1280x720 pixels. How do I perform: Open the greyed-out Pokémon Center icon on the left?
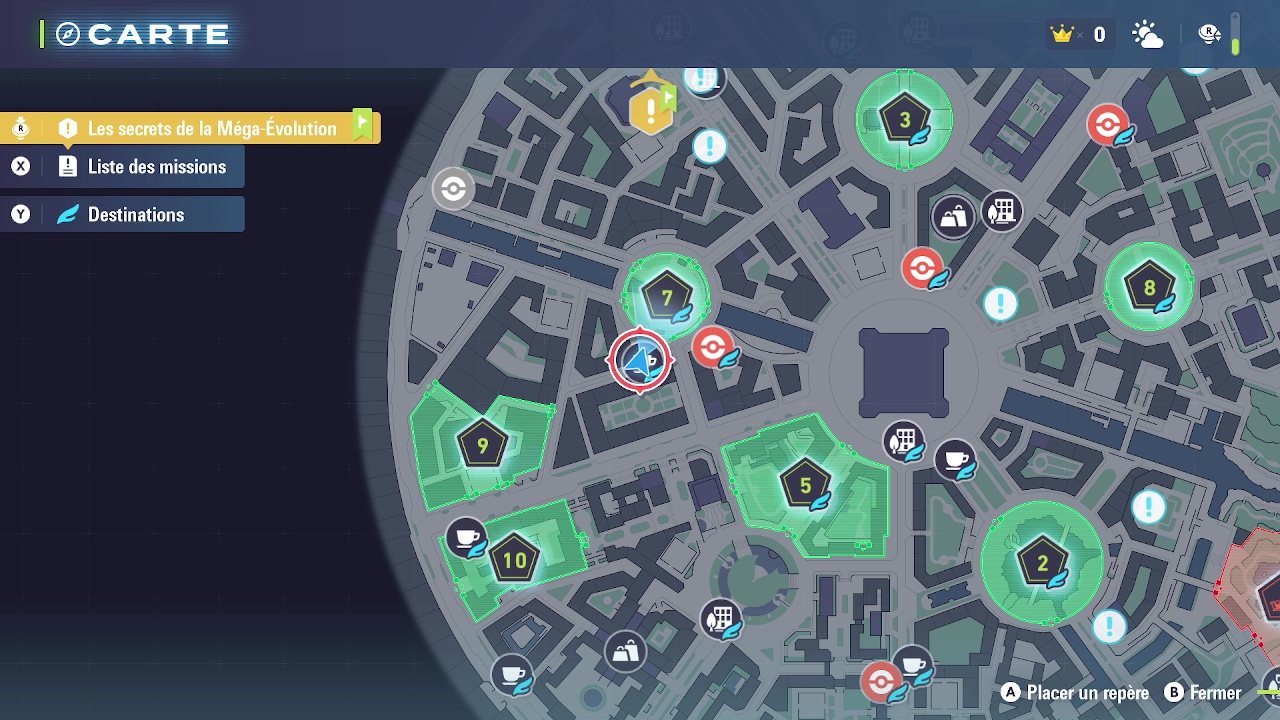452,190
